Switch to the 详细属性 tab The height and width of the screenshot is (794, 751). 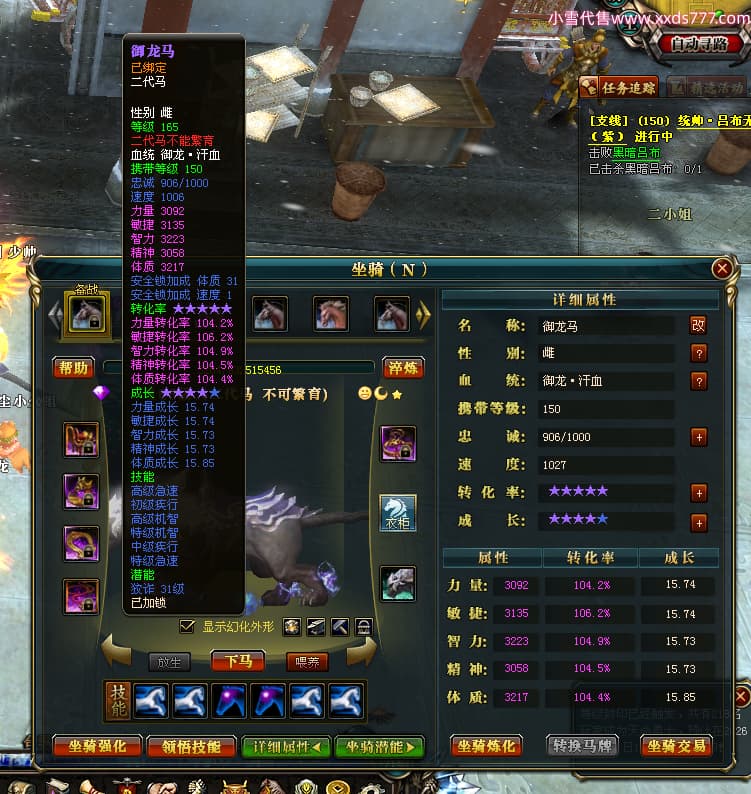(x=285, y=746)
